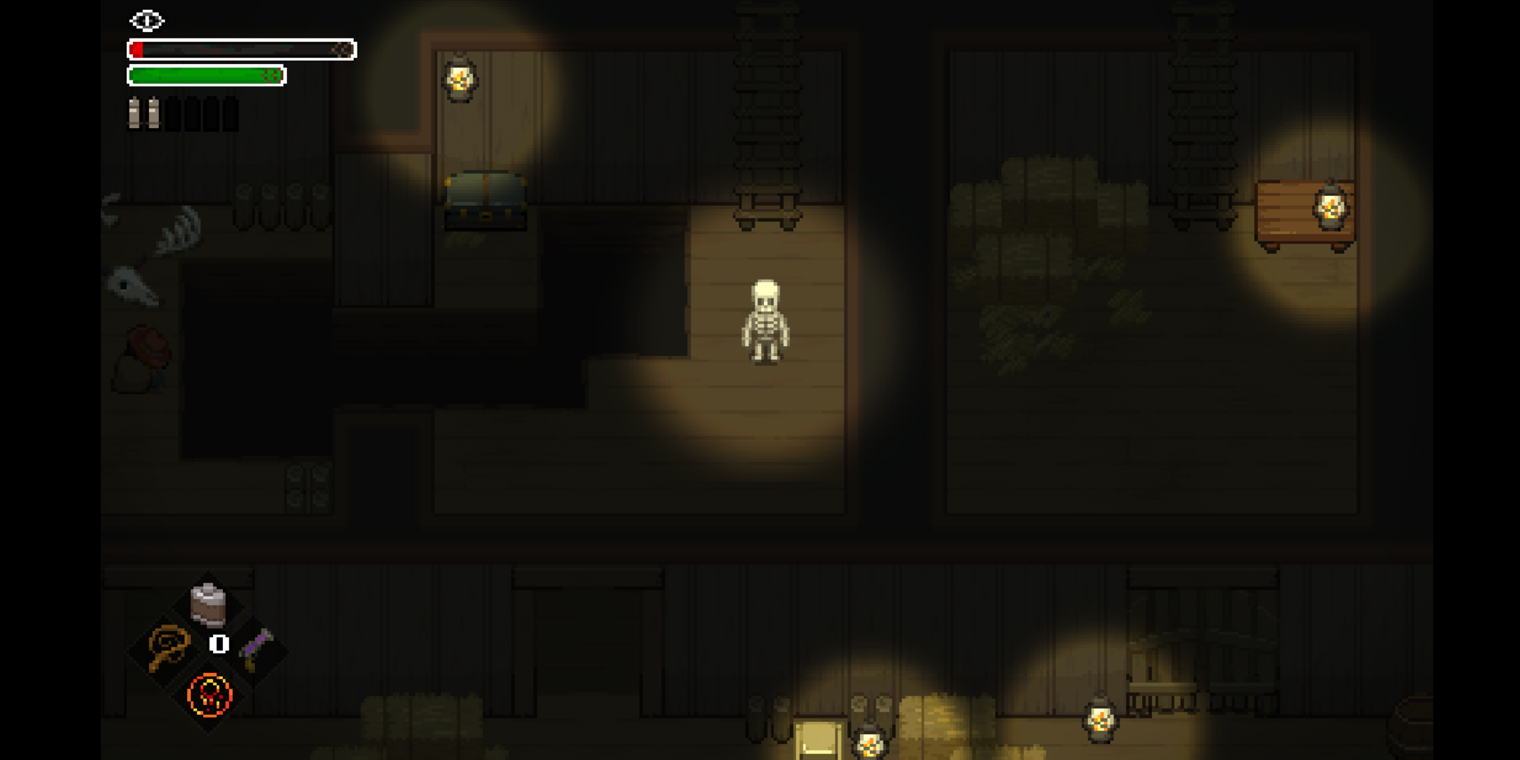
Task: Toggle the eye visibility icon
Action: [x=147, y=20]
